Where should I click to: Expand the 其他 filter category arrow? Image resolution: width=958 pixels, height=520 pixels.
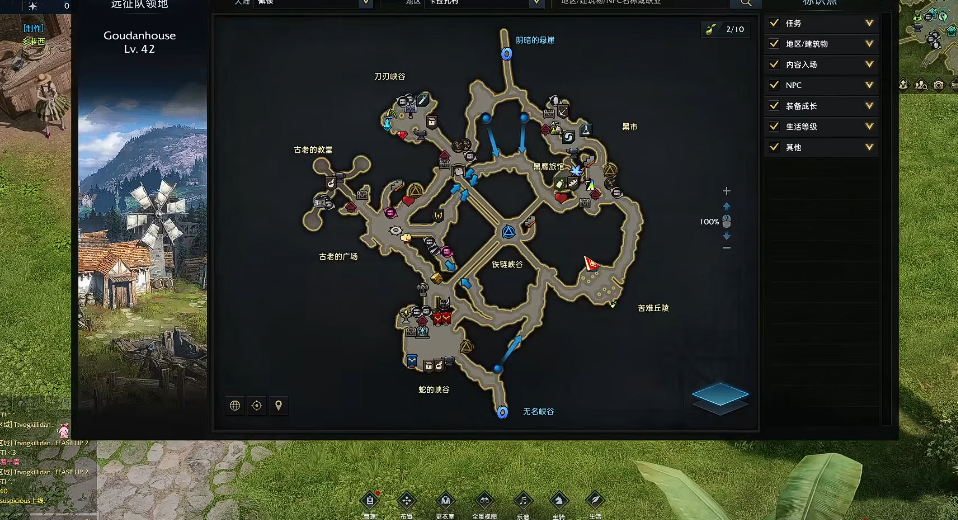pos(869,148)
